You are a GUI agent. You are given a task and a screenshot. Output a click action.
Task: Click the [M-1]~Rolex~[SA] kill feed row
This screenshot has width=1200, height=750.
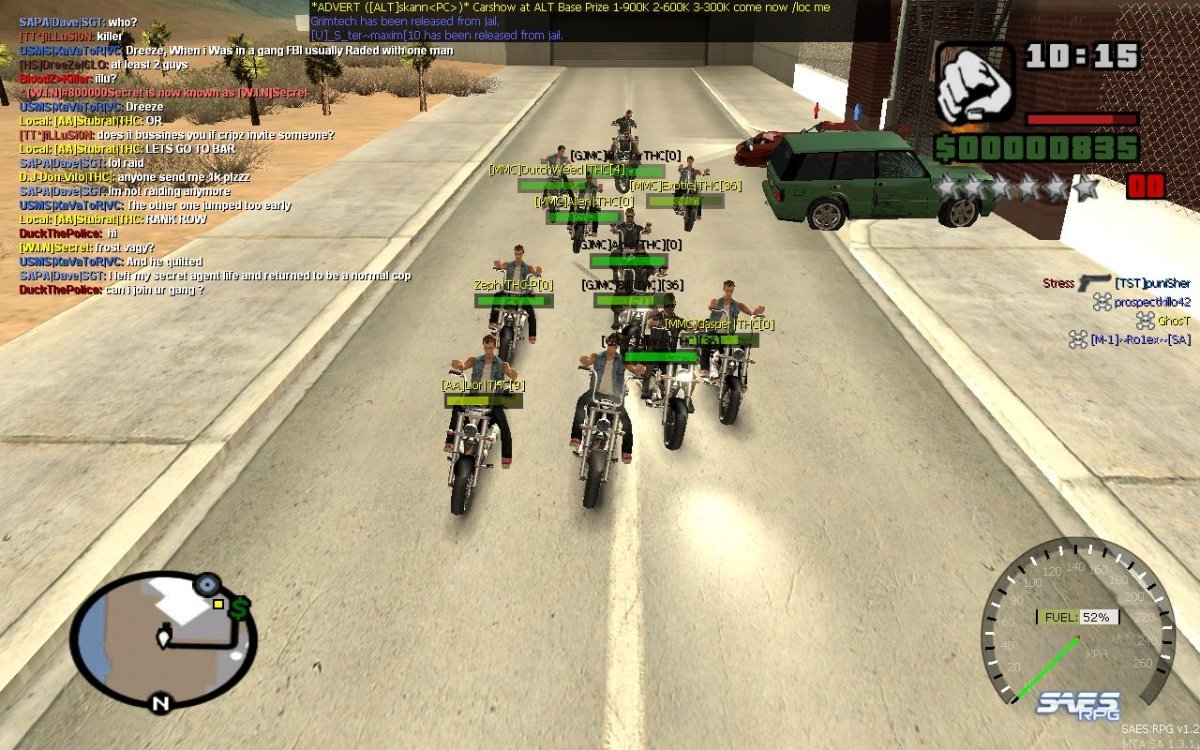(1130, 340)
